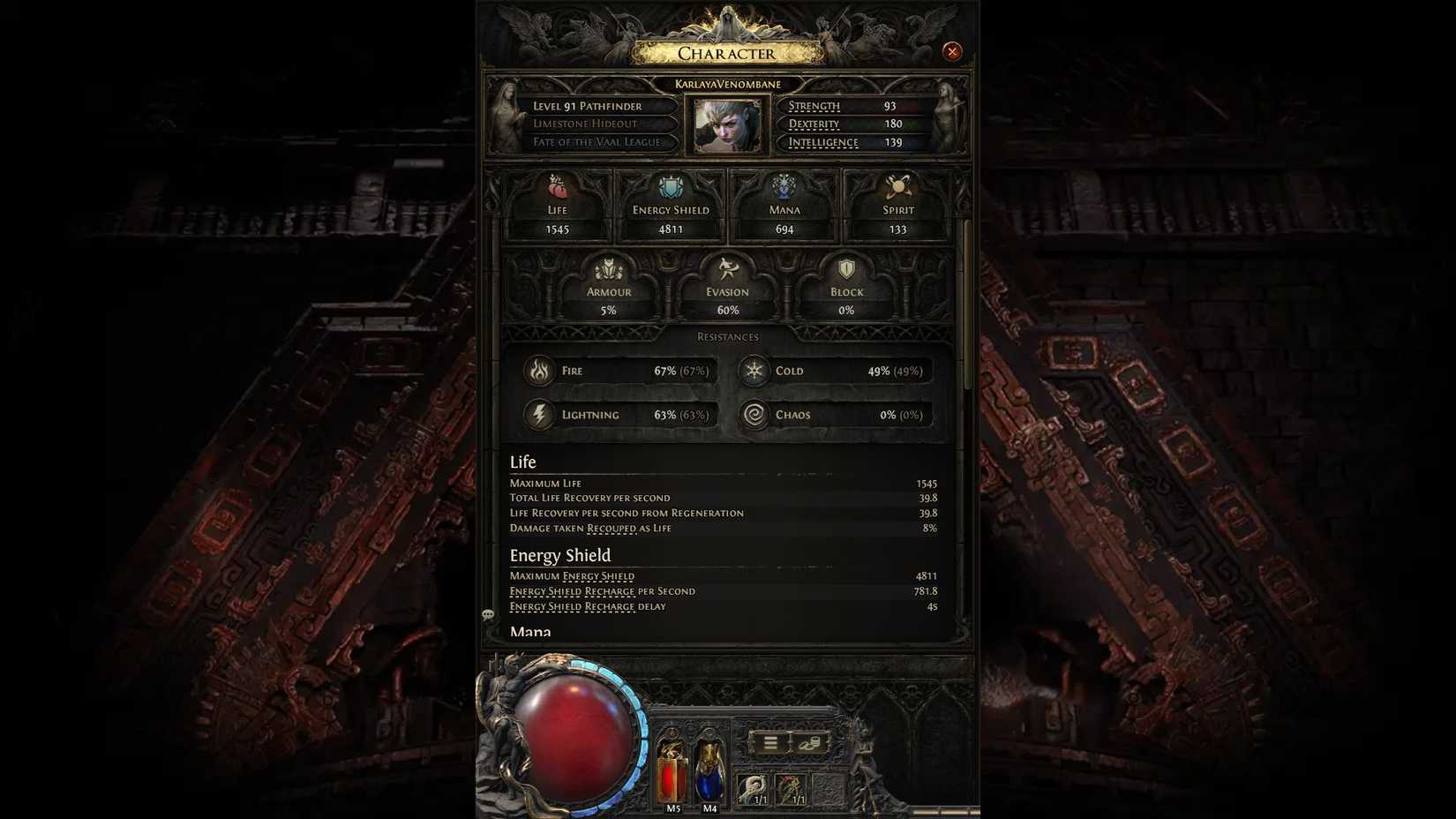This screenshot has height=819, width=1456.
Task: Click the Mana snowflake icon
Action: pos(784,187)
